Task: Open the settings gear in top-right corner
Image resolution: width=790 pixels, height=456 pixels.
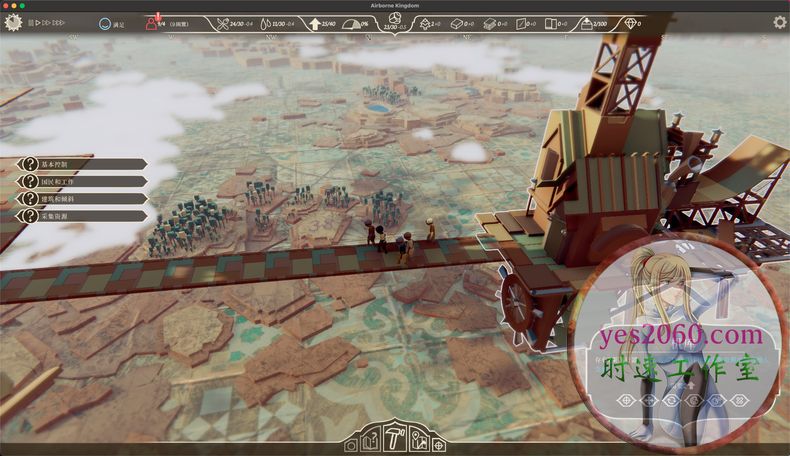Action: click(779, 22)
